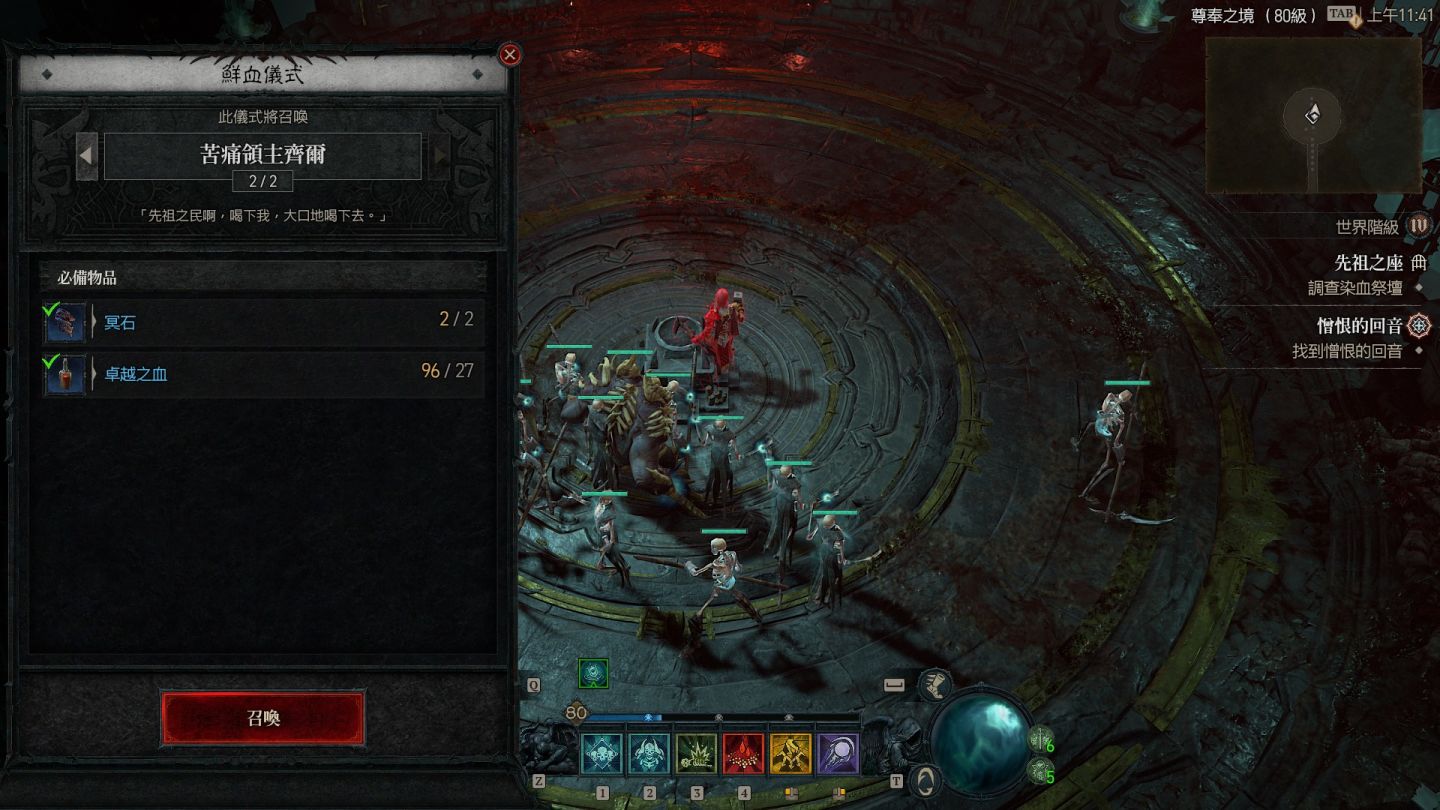The width and height of the screenshot is (1440, 810).
Task: Click the town portal icon beside the orb
Action: pyautogui.click(x=927, y=779)
